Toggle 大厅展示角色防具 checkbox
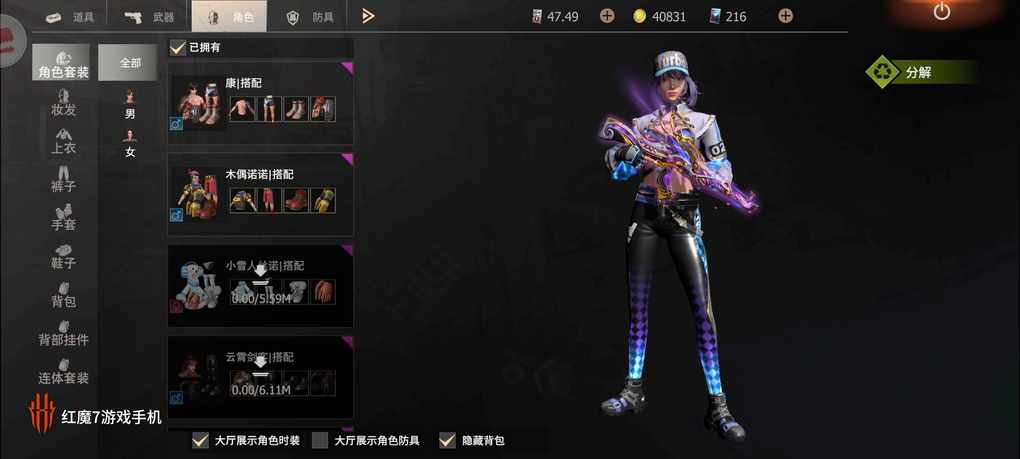The width and height of the screenshot is (1020, 459). pos(320,440)
